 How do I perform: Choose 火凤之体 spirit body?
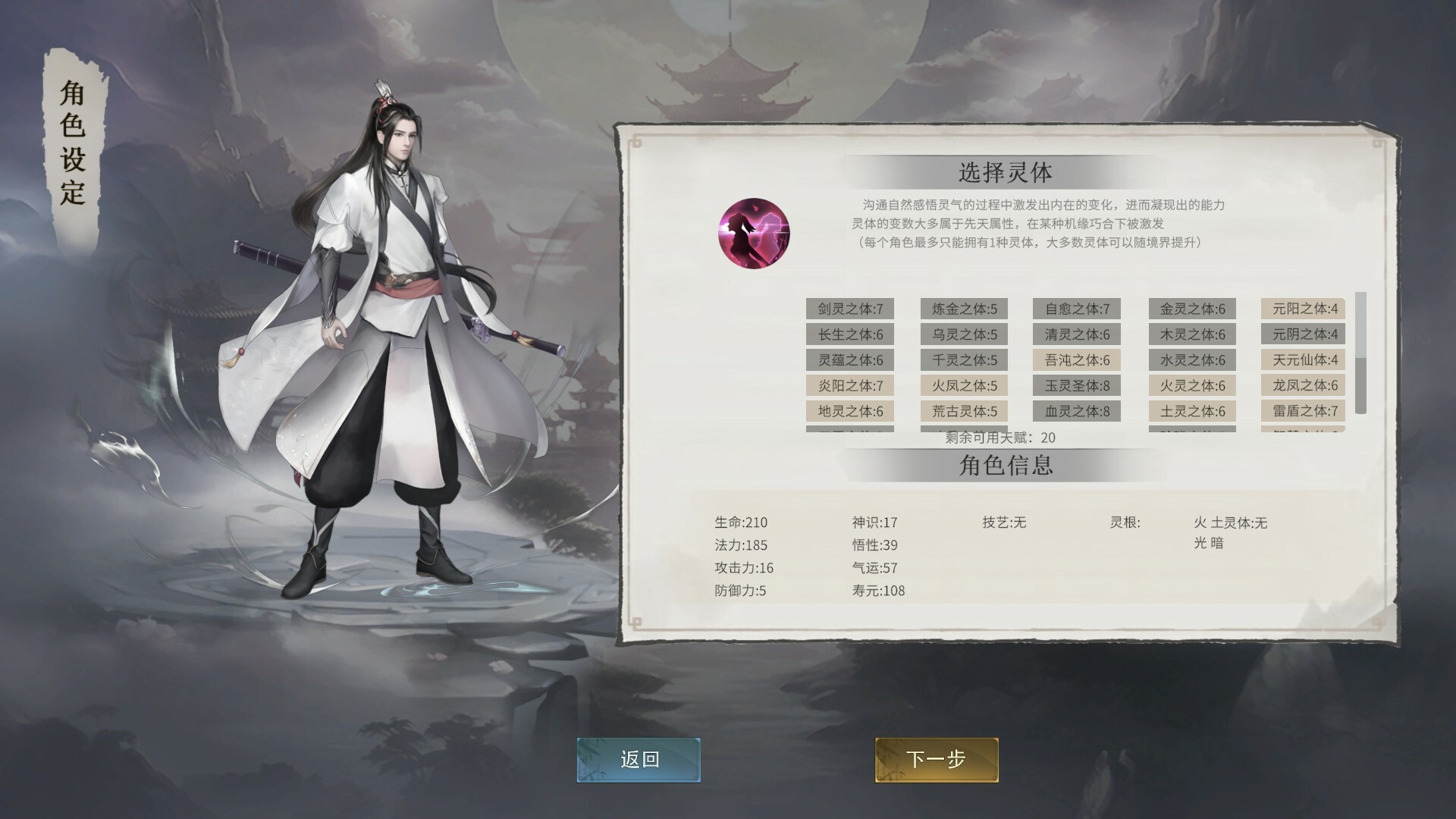[x=965, y=386]
